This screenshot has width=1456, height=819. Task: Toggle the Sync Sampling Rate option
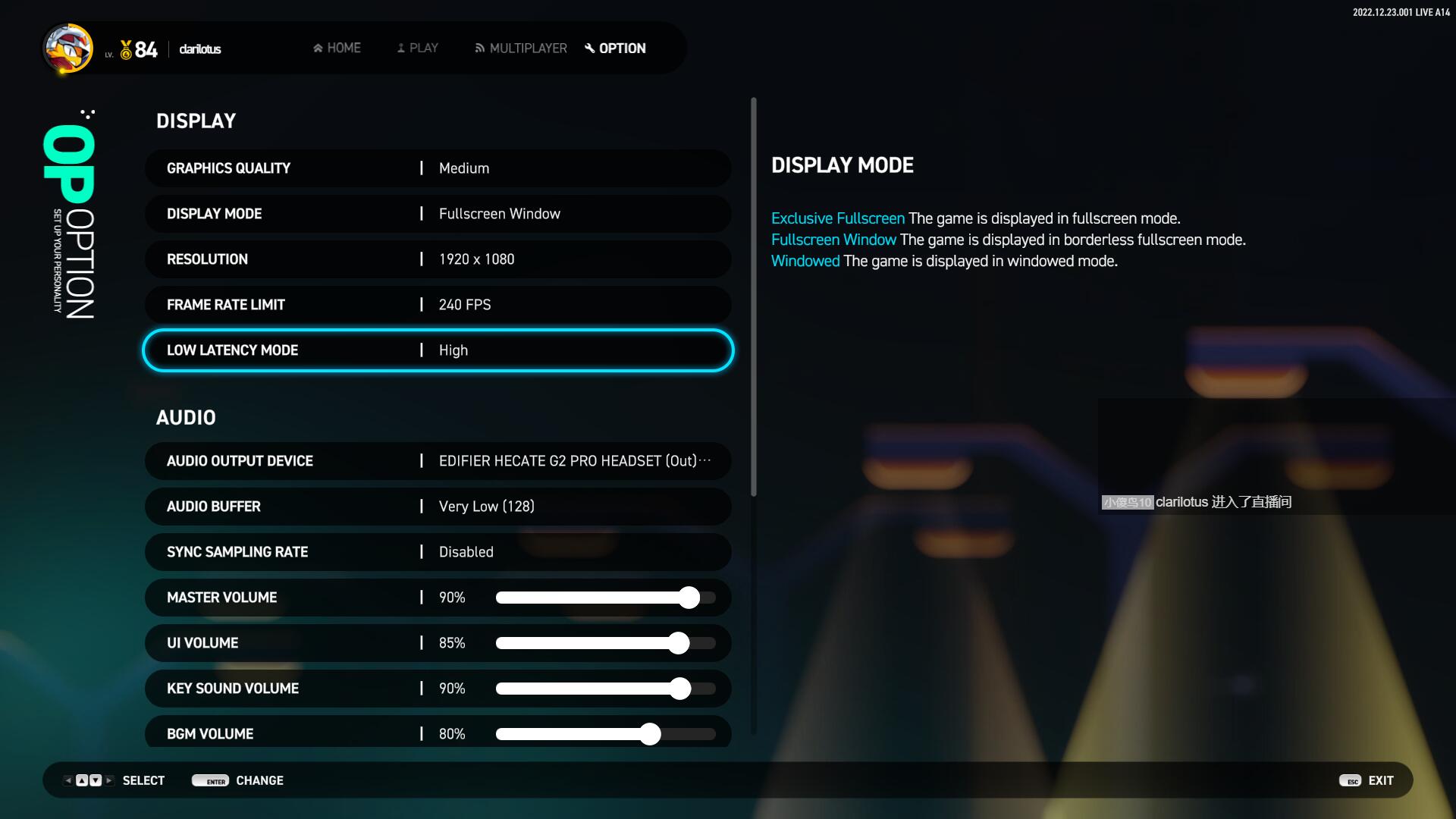click(x=438, y=552)
